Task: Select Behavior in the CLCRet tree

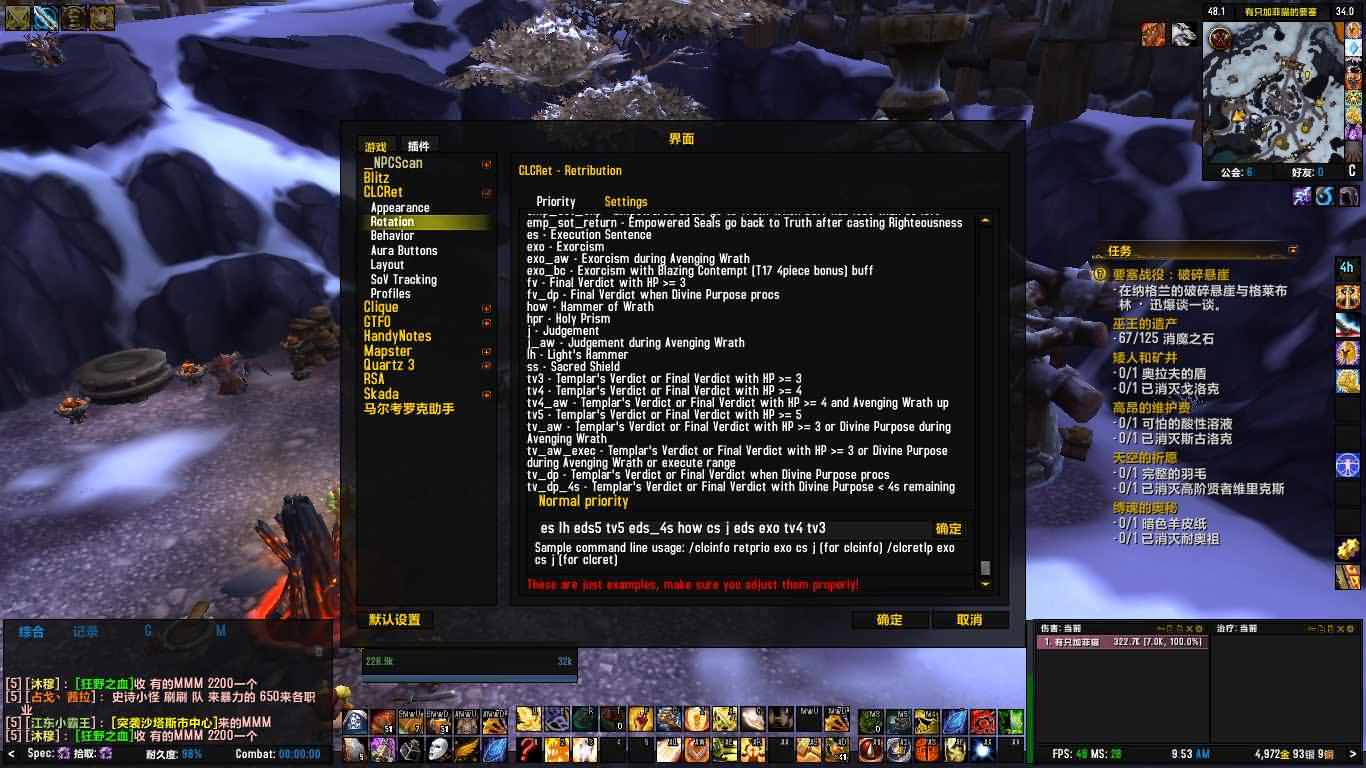Action: pyautogui.click(x=392, y=236)
